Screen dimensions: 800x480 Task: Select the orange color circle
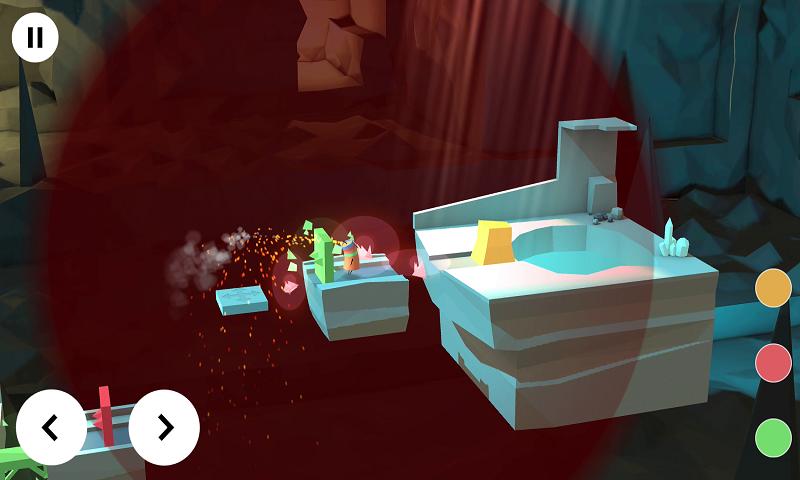[x=773, y=287]
